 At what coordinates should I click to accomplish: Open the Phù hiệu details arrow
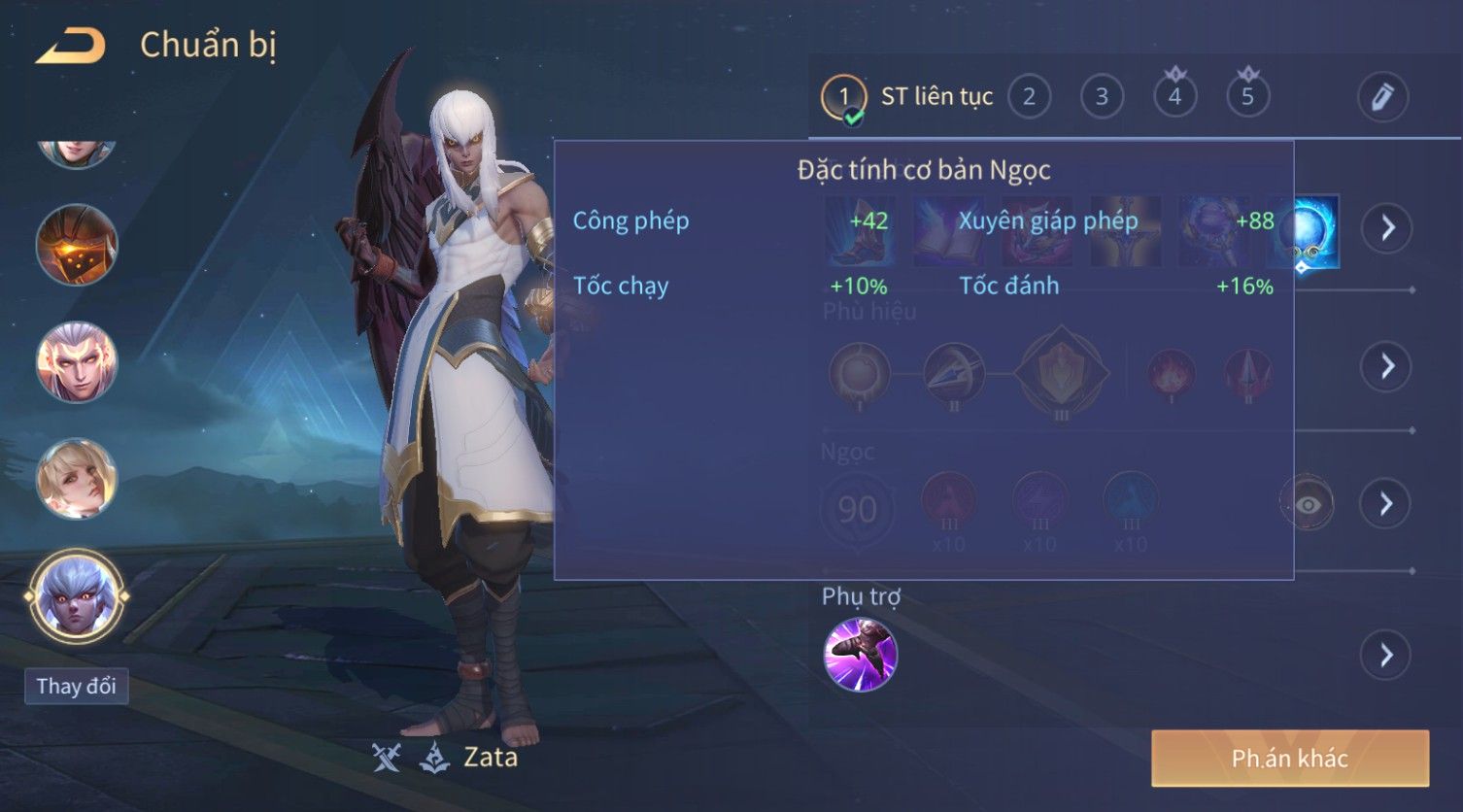pos(1386,366)
